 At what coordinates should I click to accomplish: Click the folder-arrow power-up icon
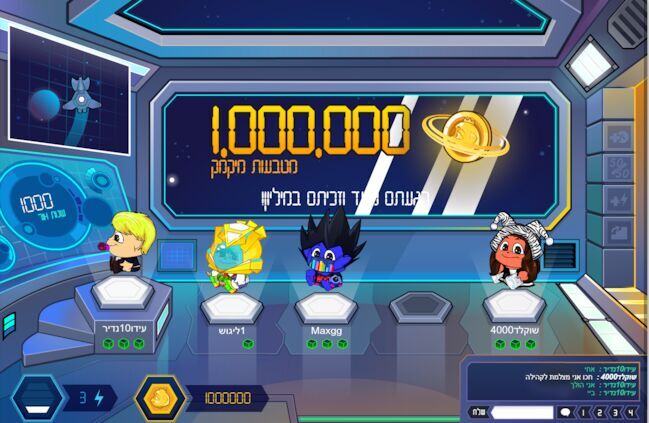pos(617,232)
